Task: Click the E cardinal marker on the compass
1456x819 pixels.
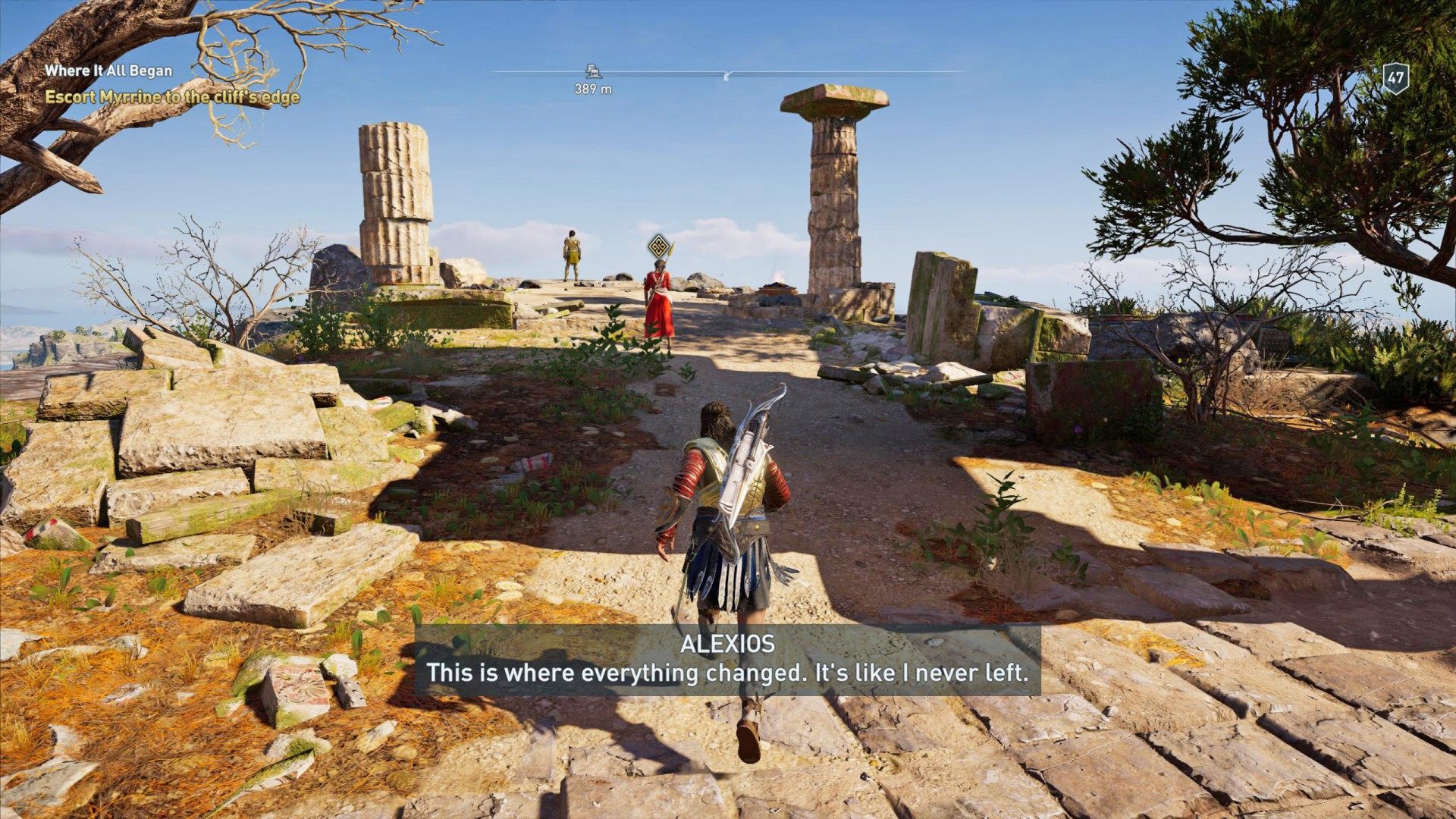Action: pos(725,76)
